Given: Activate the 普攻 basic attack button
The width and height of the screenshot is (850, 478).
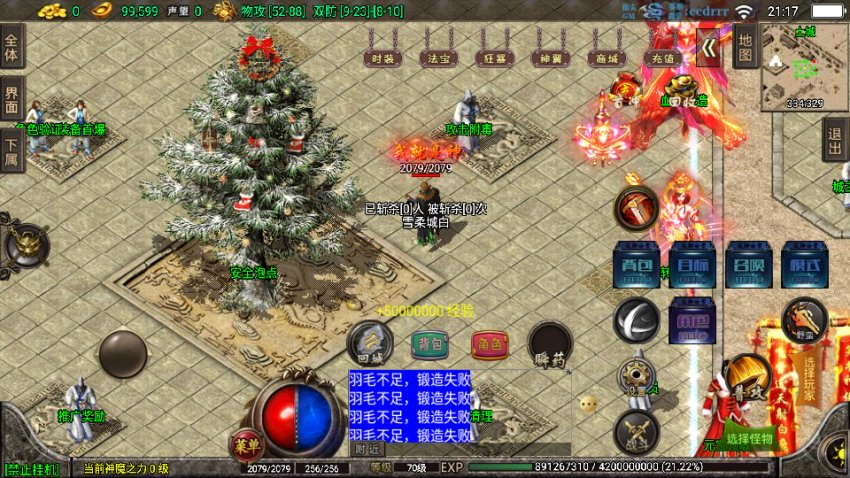Looking at the screenshot, I should (745, 375).
